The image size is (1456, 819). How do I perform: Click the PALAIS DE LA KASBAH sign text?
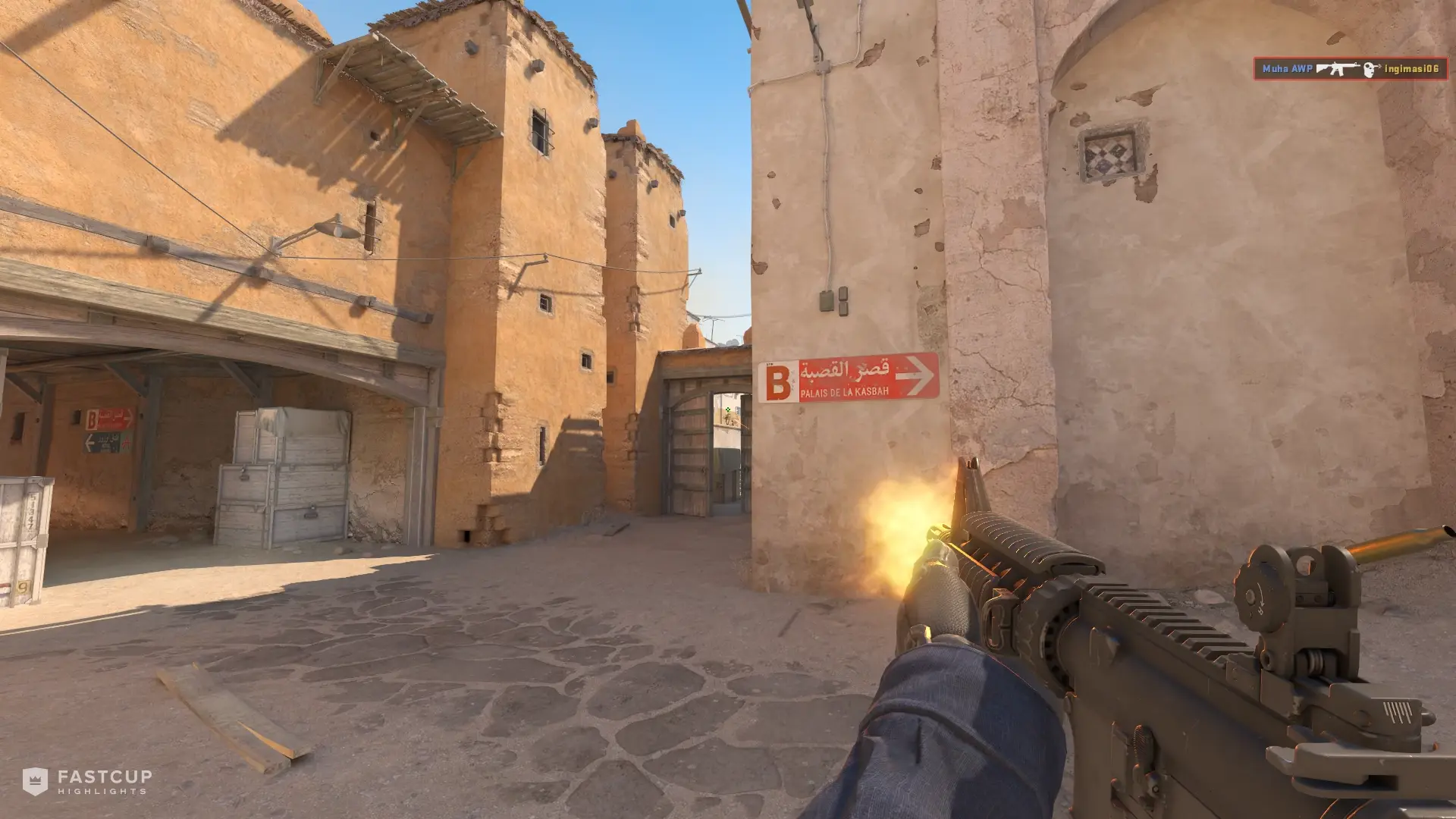click(x=846, y=392)
